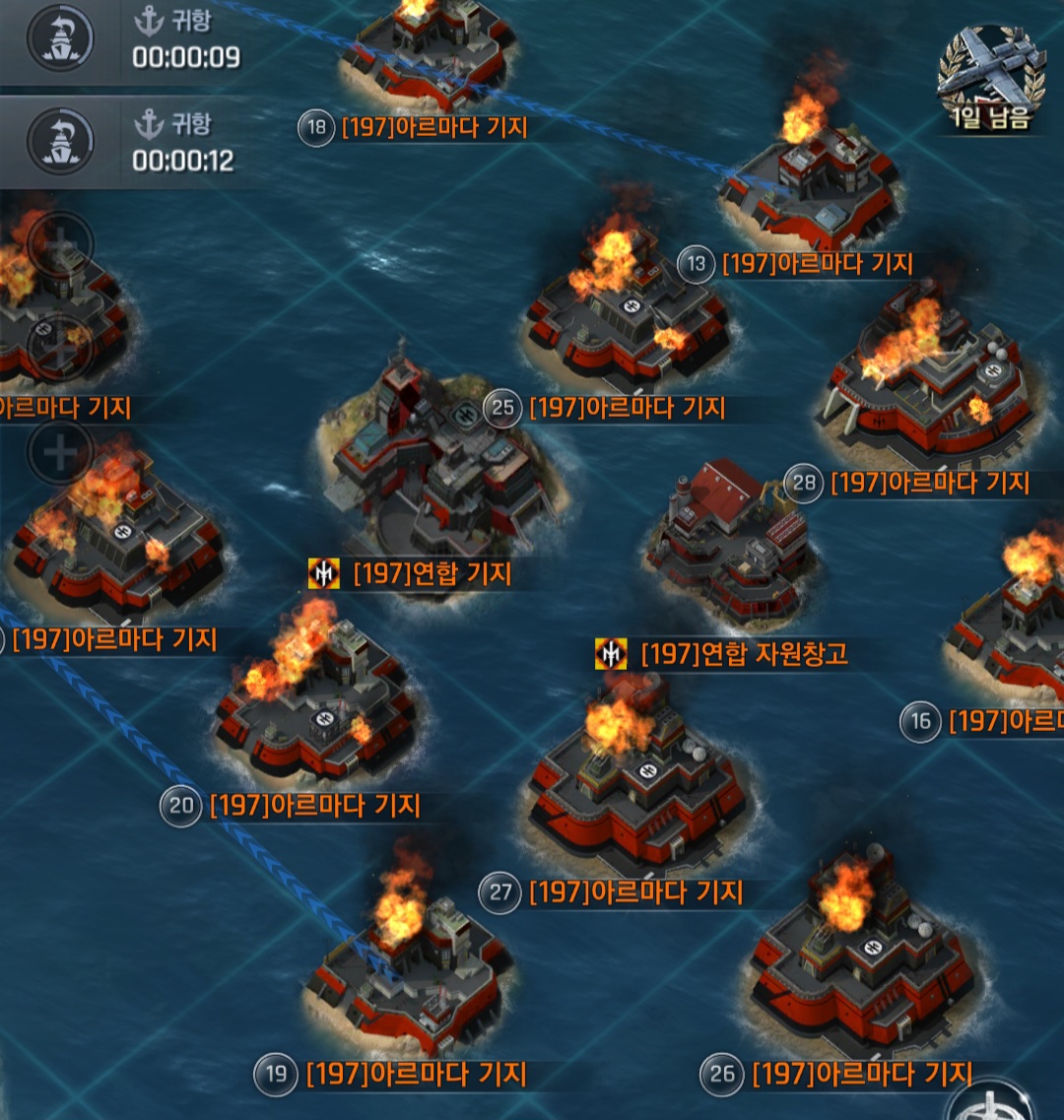Tap the level 25 아르마다 기지 label
This screenshot has width=1064, height=1120.
627,408
